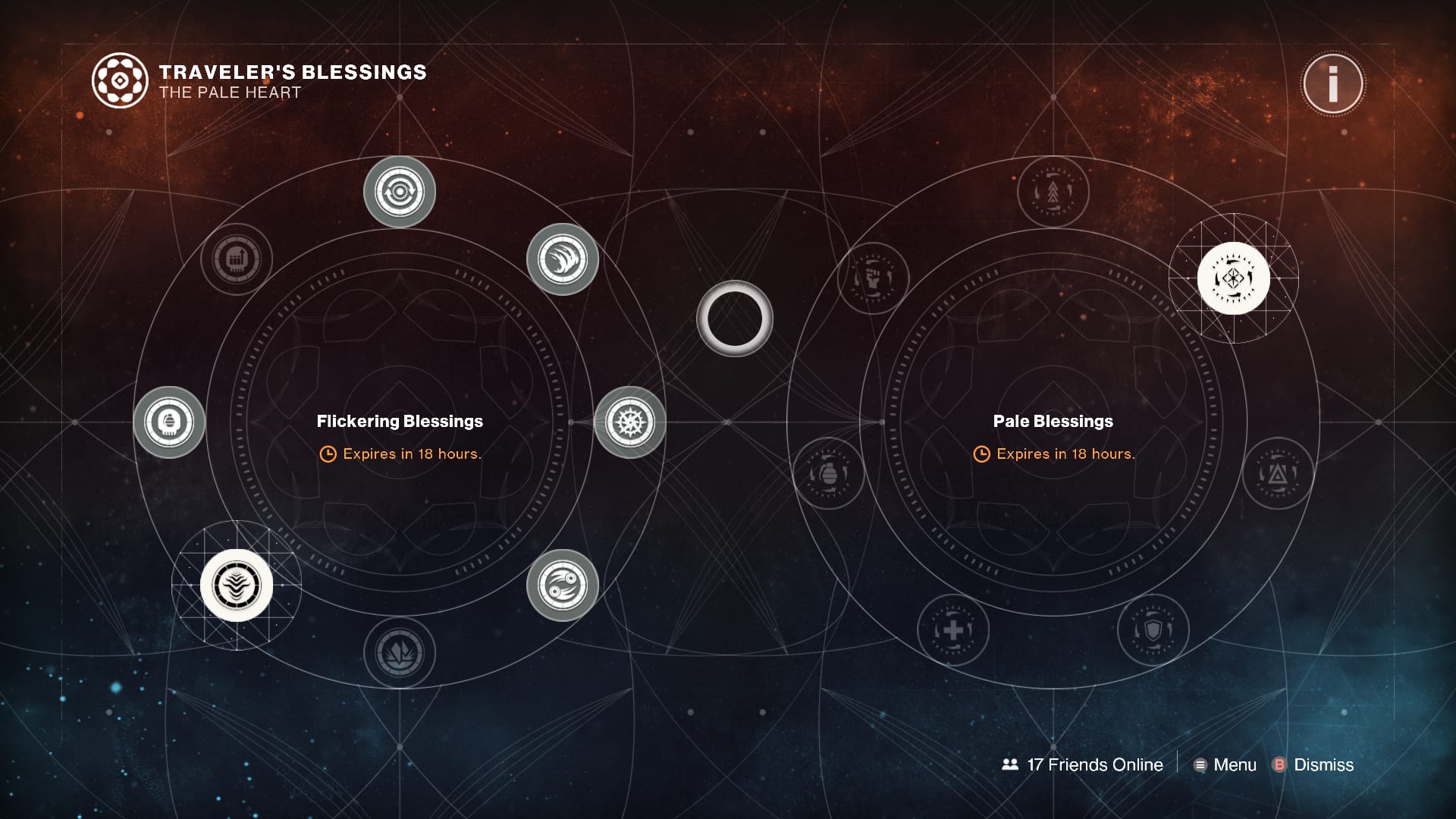Select the twin orbs swirl blessing node

563,585
